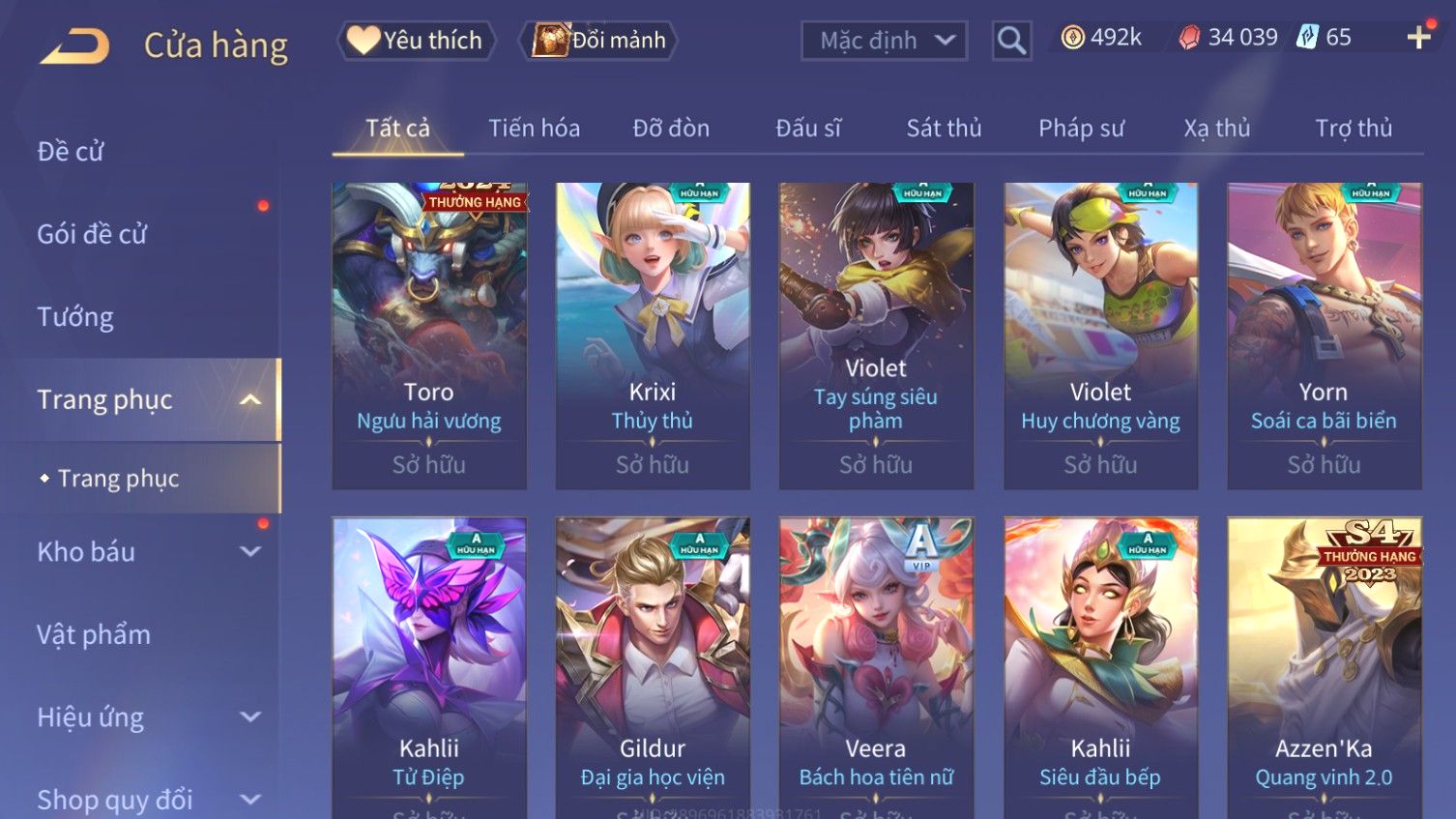Open the Trợ thủ tab
The height and width of the screenshot is (819, 1456).
[x=1354, y=129]
